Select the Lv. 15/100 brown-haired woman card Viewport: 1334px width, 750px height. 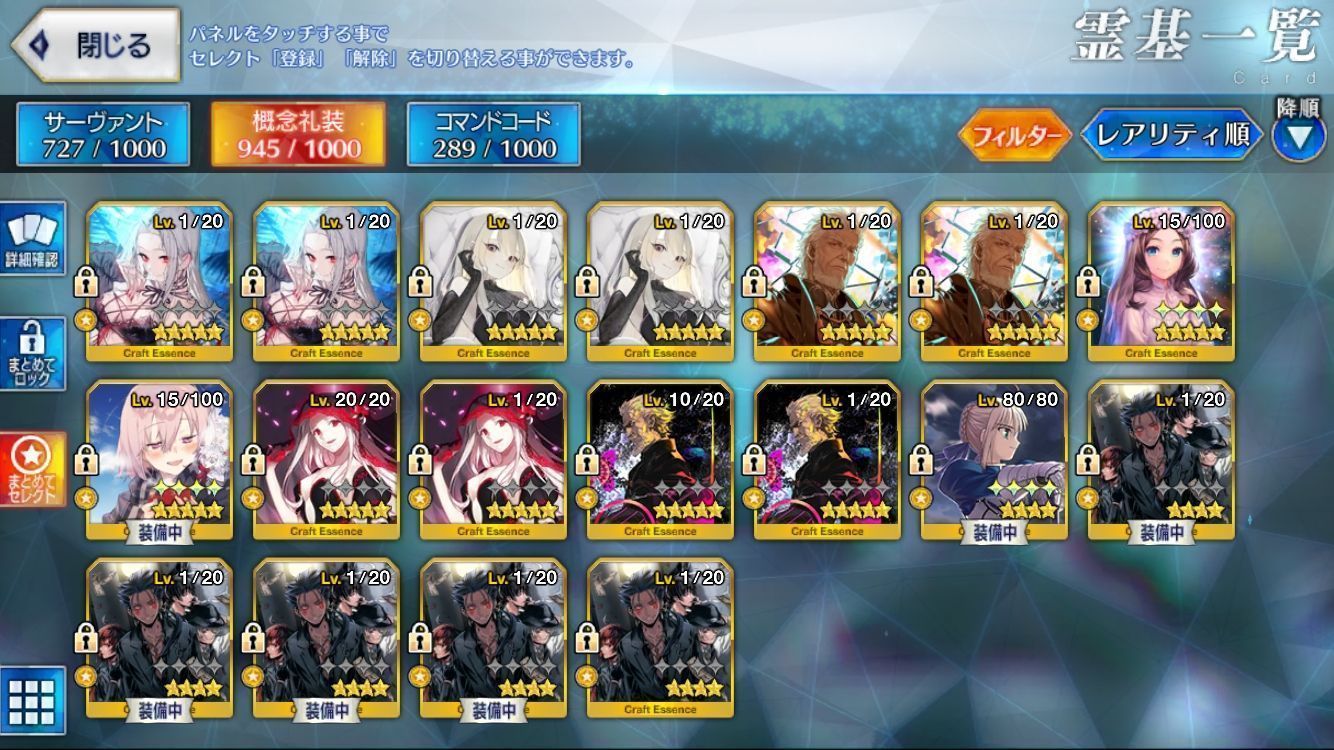[1161, 280]
